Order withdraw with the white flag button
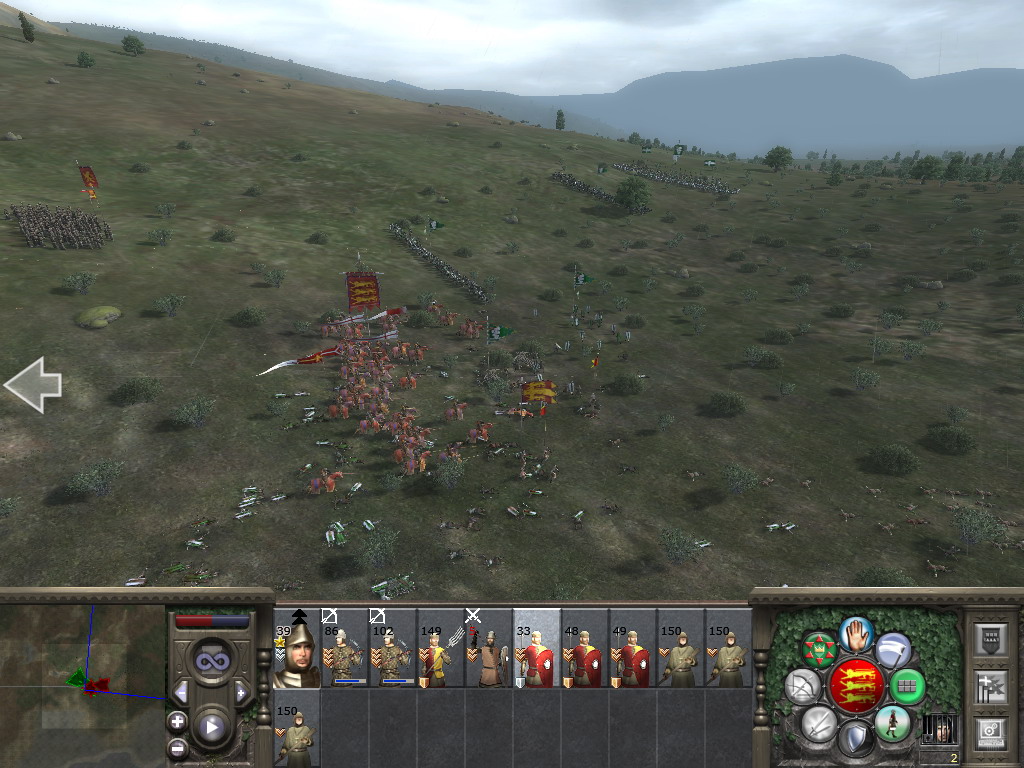Screen dimensions: 1024x768 [x=893, y=650]
